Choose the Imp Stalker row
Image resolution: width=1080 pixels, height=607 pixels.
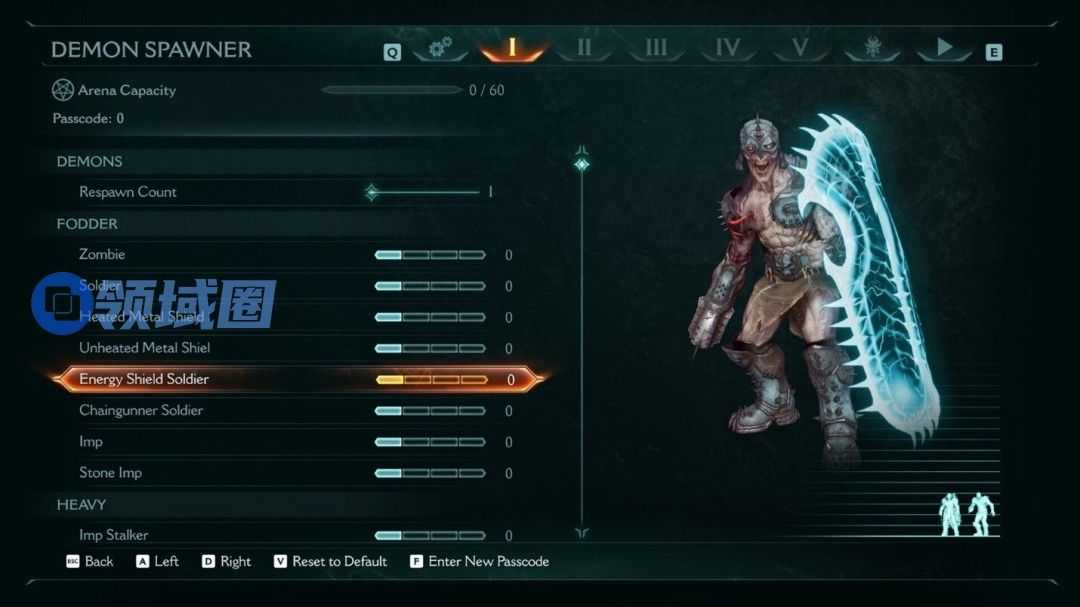pyautogui.click(x=114, y=535)
